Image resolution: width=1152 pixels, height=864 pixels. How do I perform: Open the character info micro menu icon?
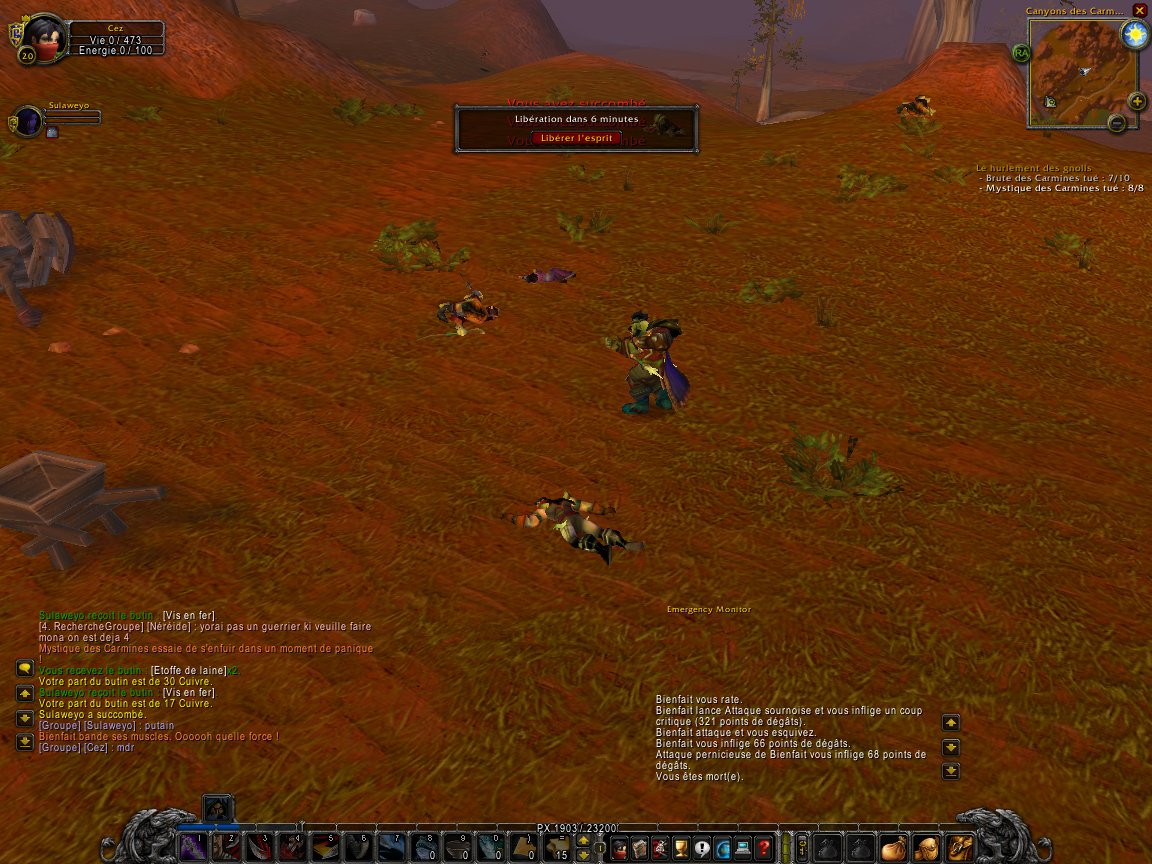[x=619, y=847]
